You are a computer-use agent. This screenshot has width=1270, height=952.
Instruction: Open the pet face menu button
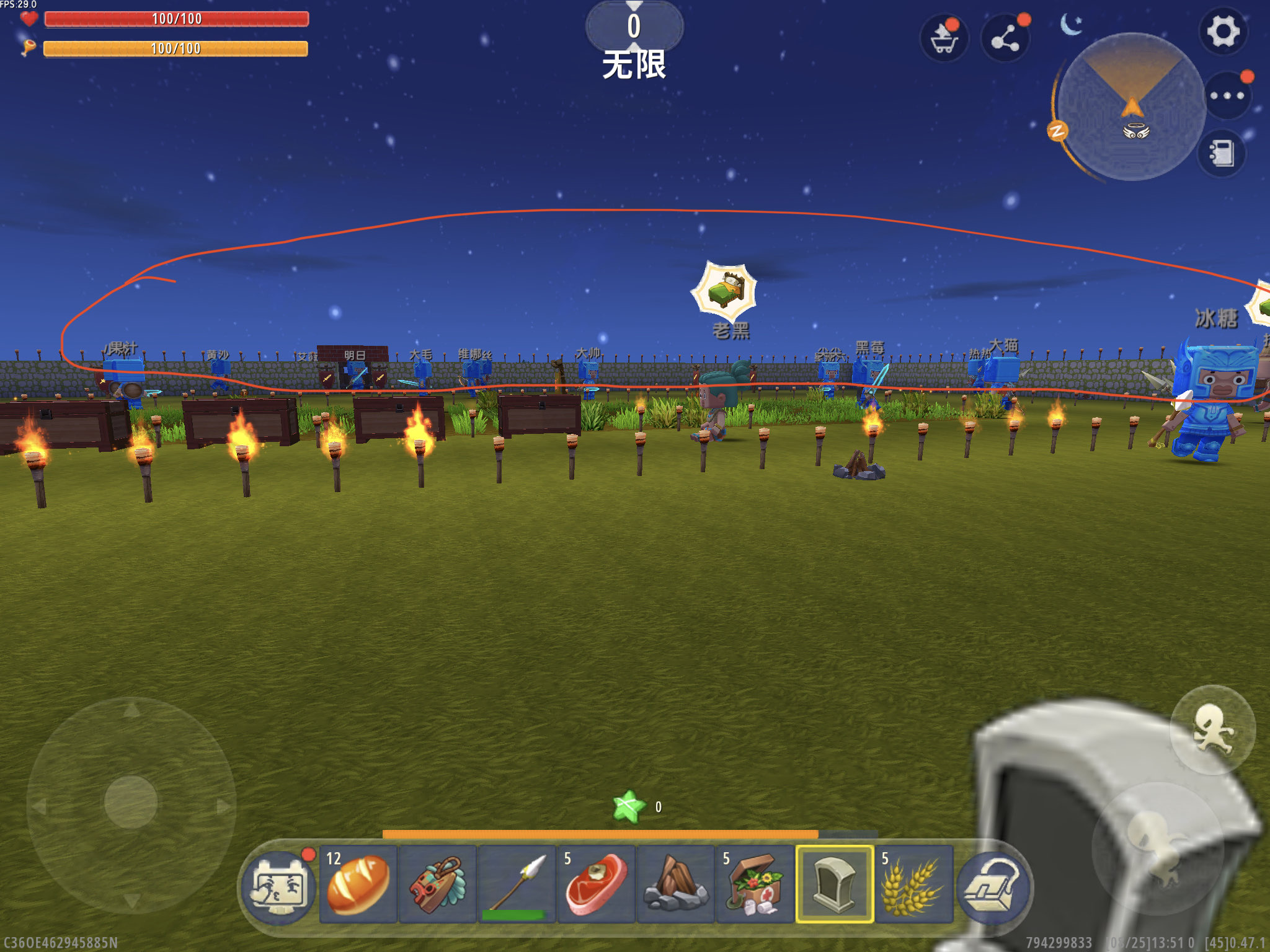(279, 887)
